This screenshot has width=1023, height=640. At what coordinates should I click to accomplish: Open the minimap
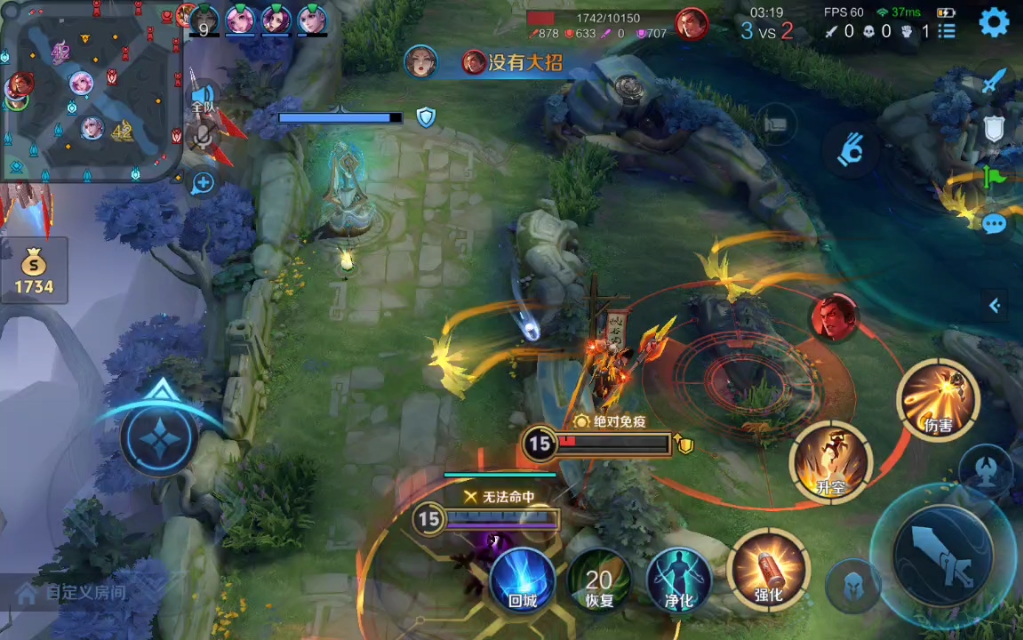point(92,91)
